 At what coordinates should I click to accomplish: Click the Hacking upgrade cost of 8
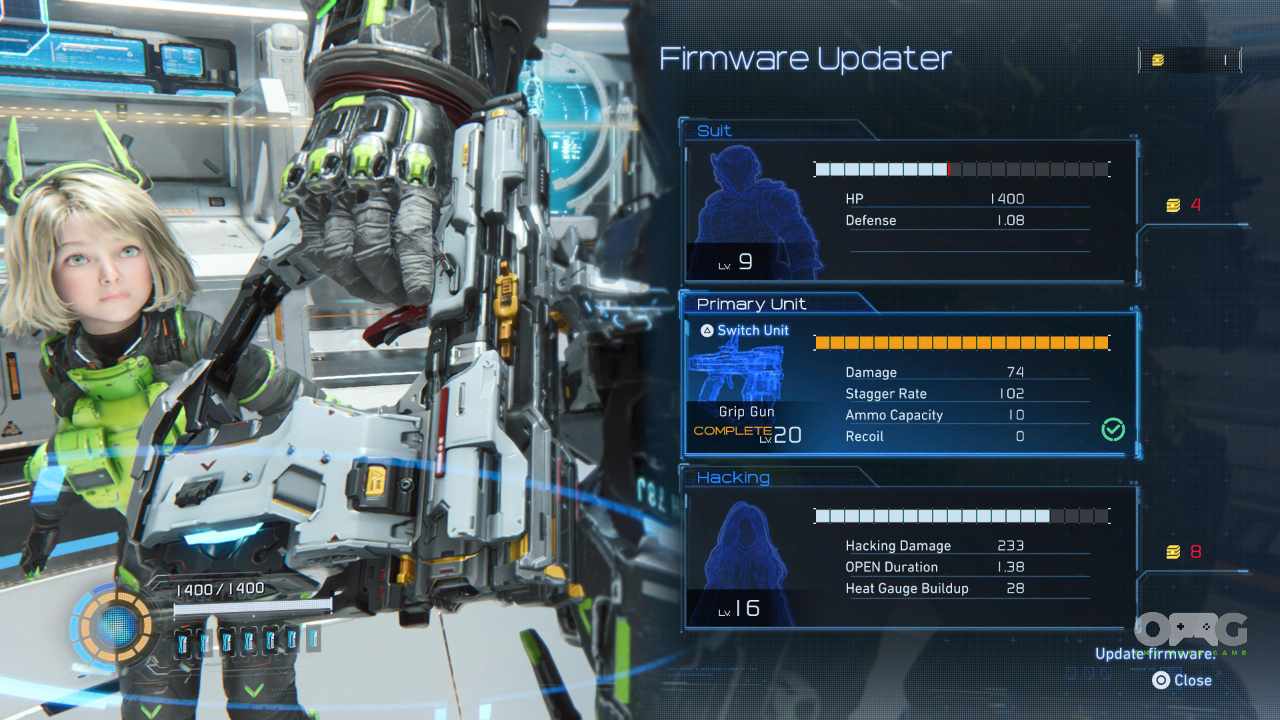1184,552
